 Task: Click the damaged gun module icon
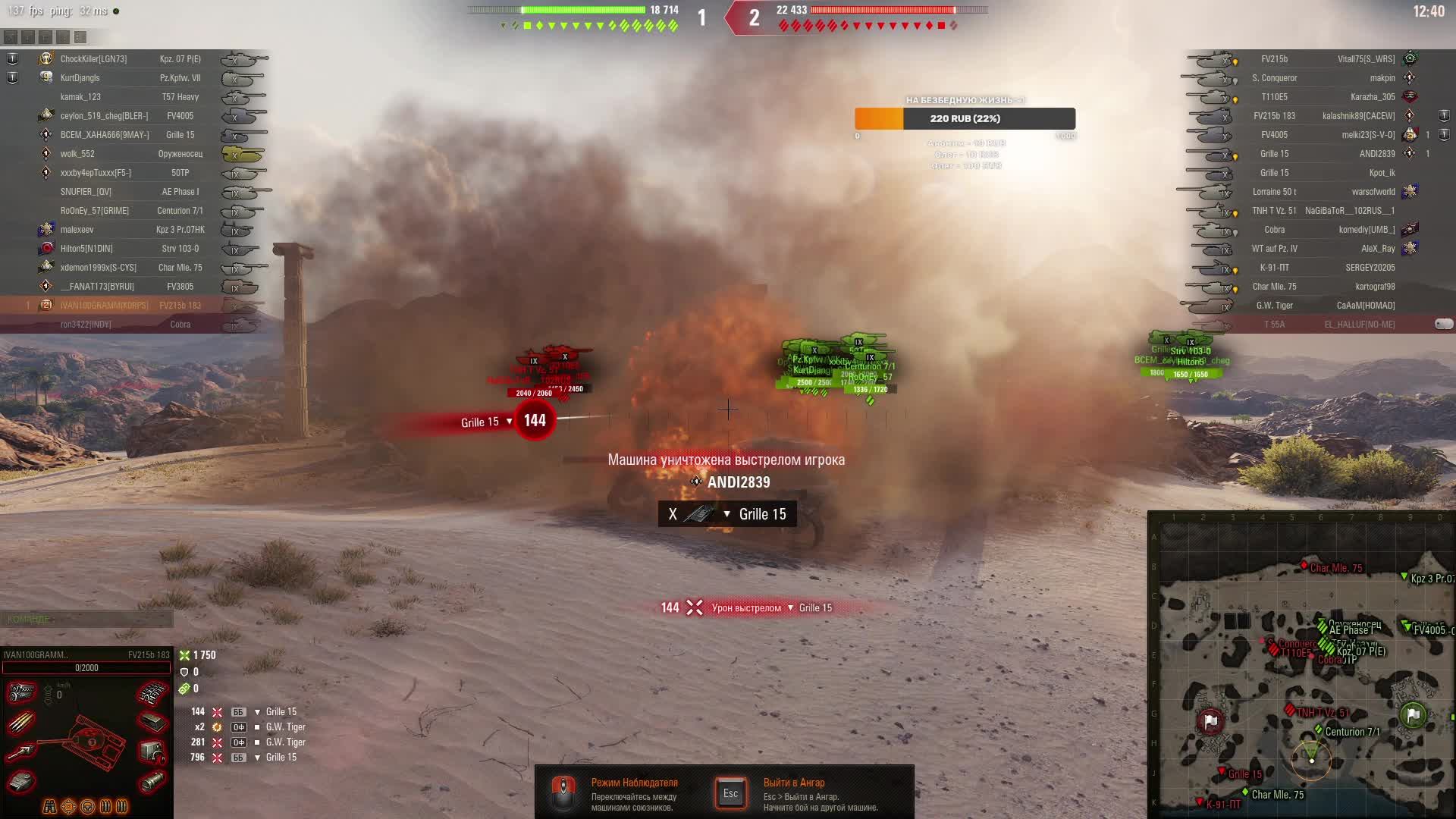point(21,752)
